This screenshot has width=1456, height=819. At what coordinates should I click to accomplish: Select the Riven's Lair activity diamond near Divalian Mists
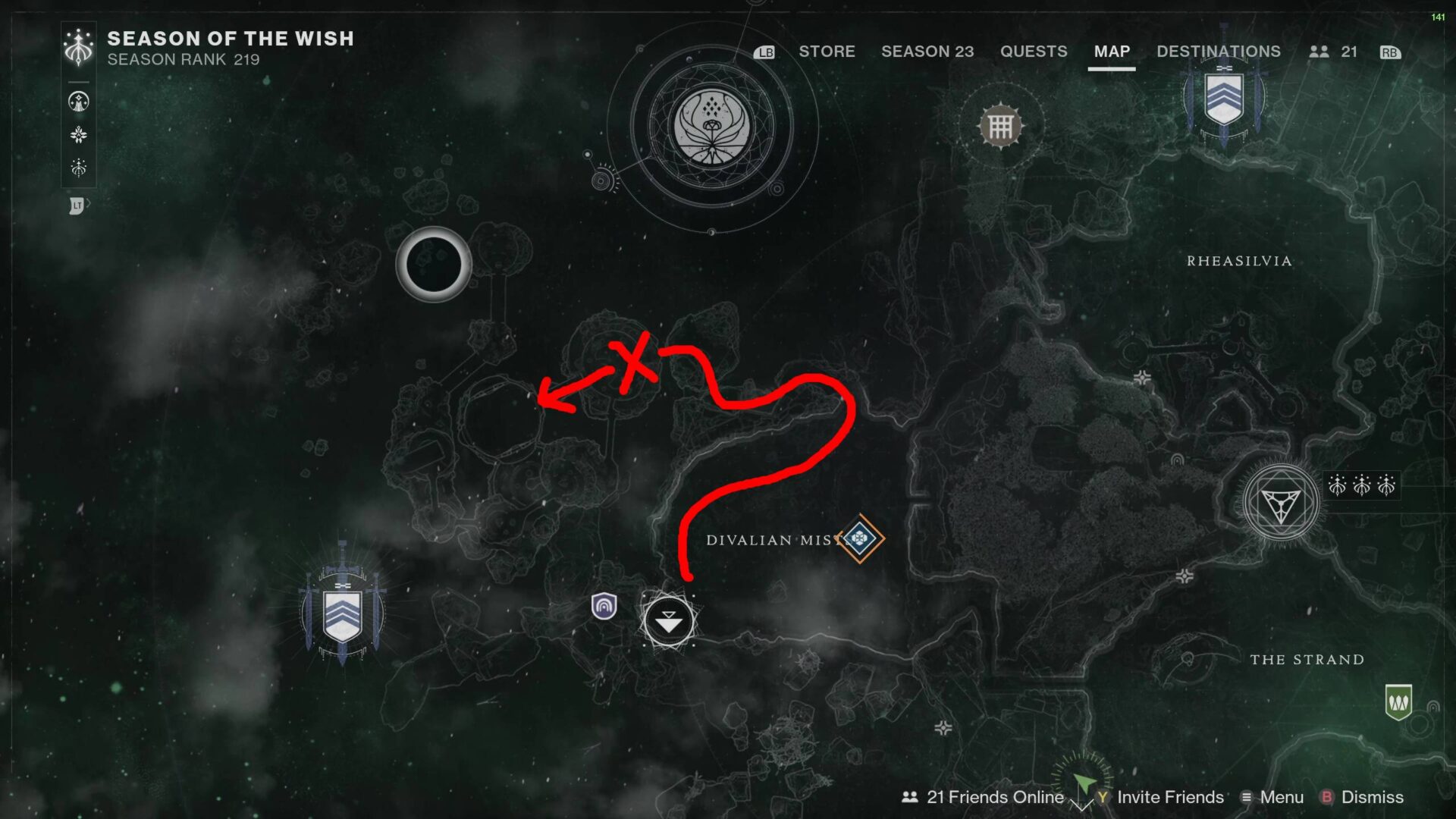point(861,538)
